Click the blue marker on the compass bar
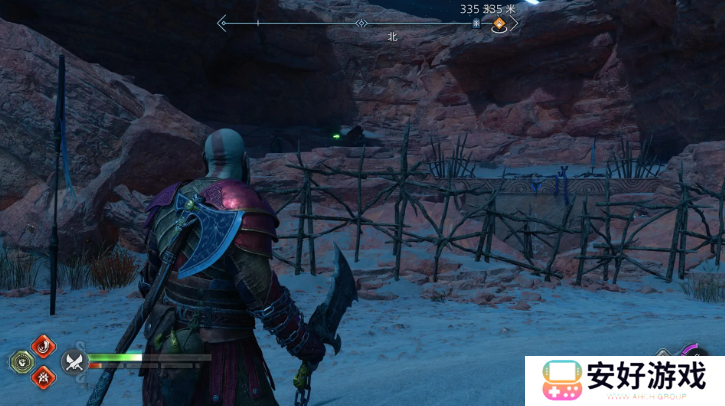The image size is (725, 406). click(477, 23)
